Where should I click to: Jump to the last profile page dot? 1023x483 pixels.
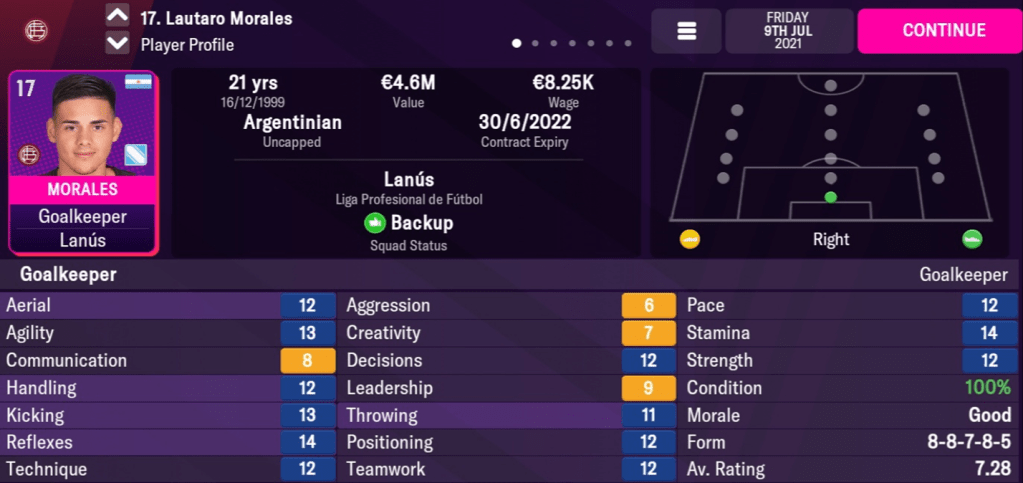click(x=628, y=44)
